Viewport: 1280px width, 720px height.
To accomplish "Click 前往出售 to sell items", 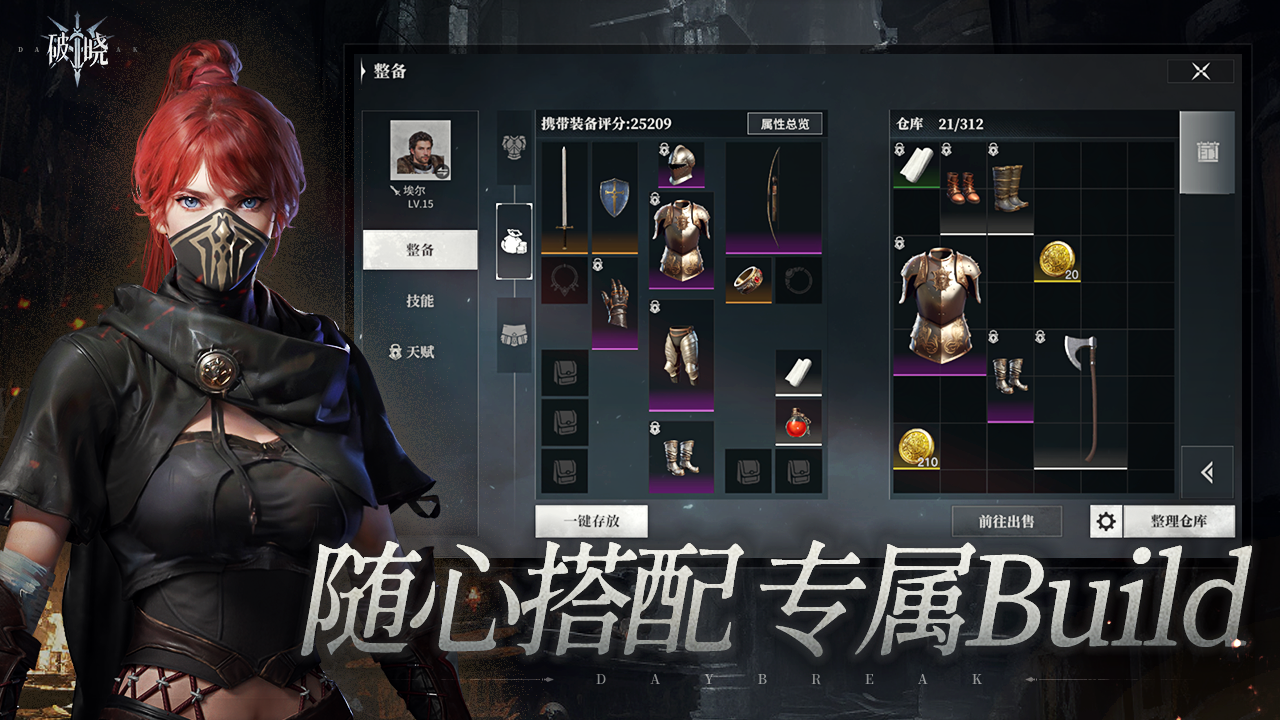I will pos(1004,521).
